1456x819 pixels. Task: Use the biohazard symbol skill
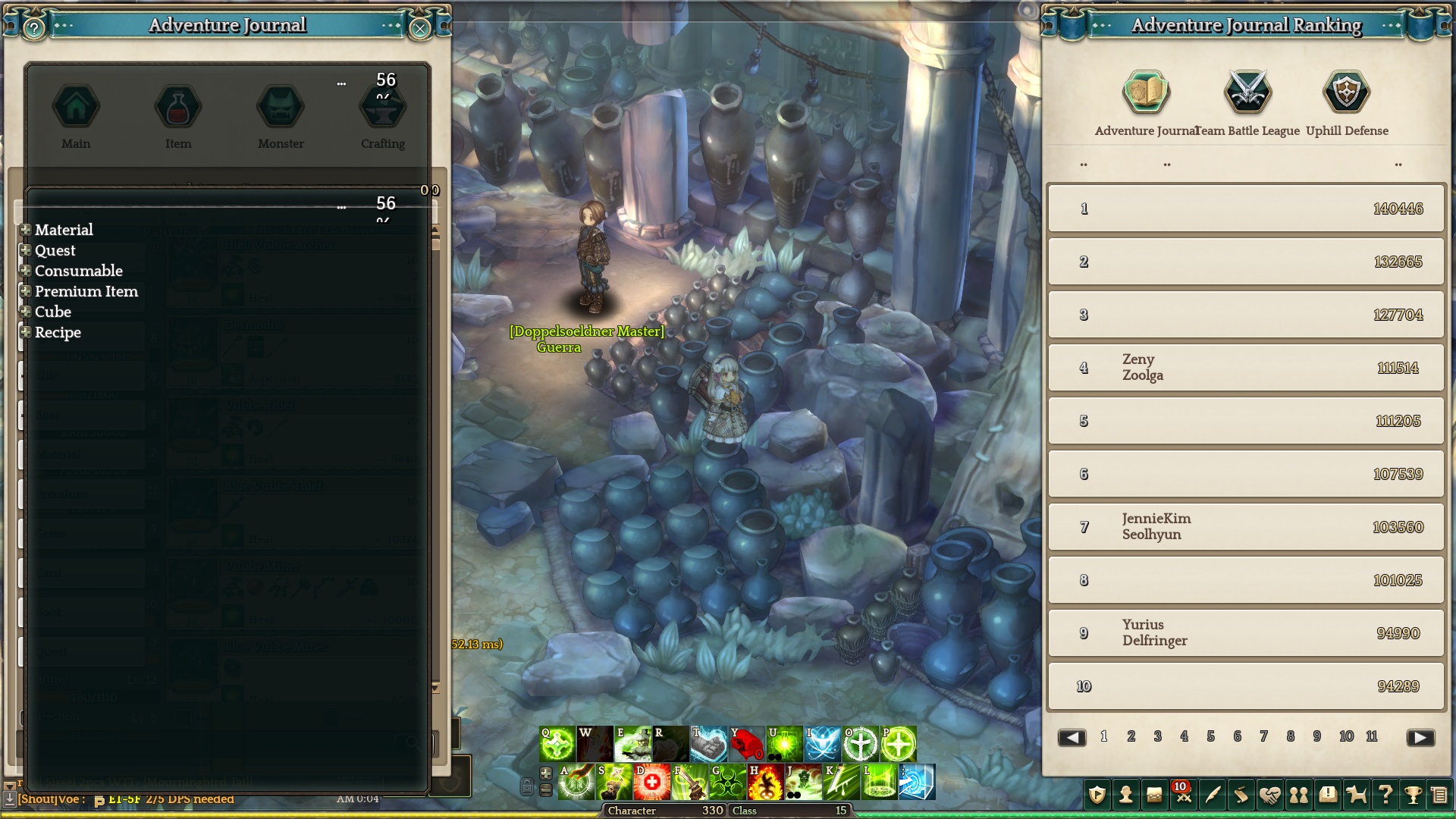(x=727, y=783)
